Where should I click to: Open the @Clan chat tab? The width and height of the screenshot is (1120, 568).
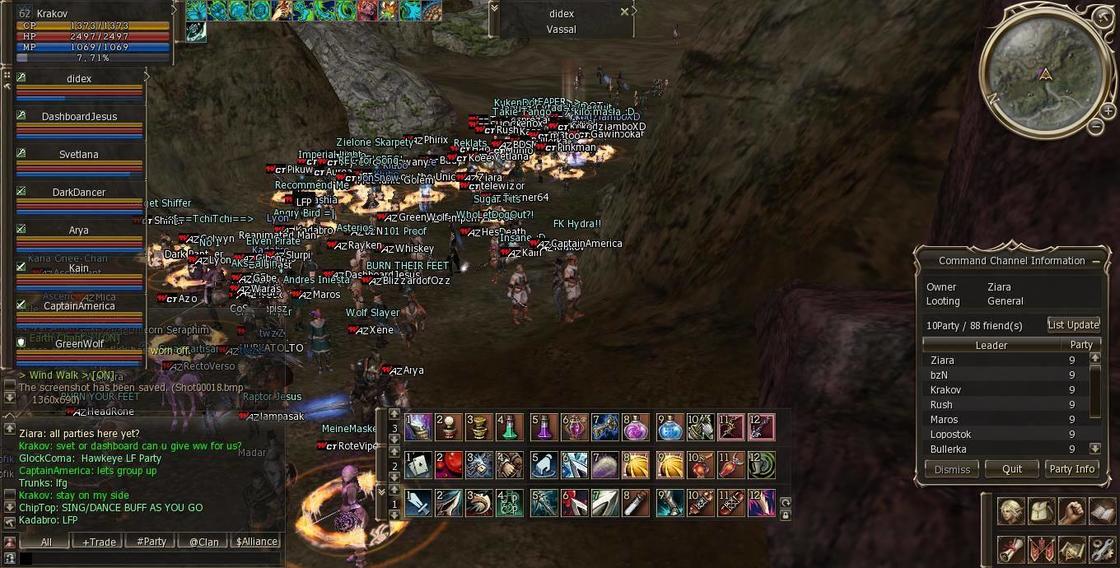pyautogui.click(x=204, y=542)
